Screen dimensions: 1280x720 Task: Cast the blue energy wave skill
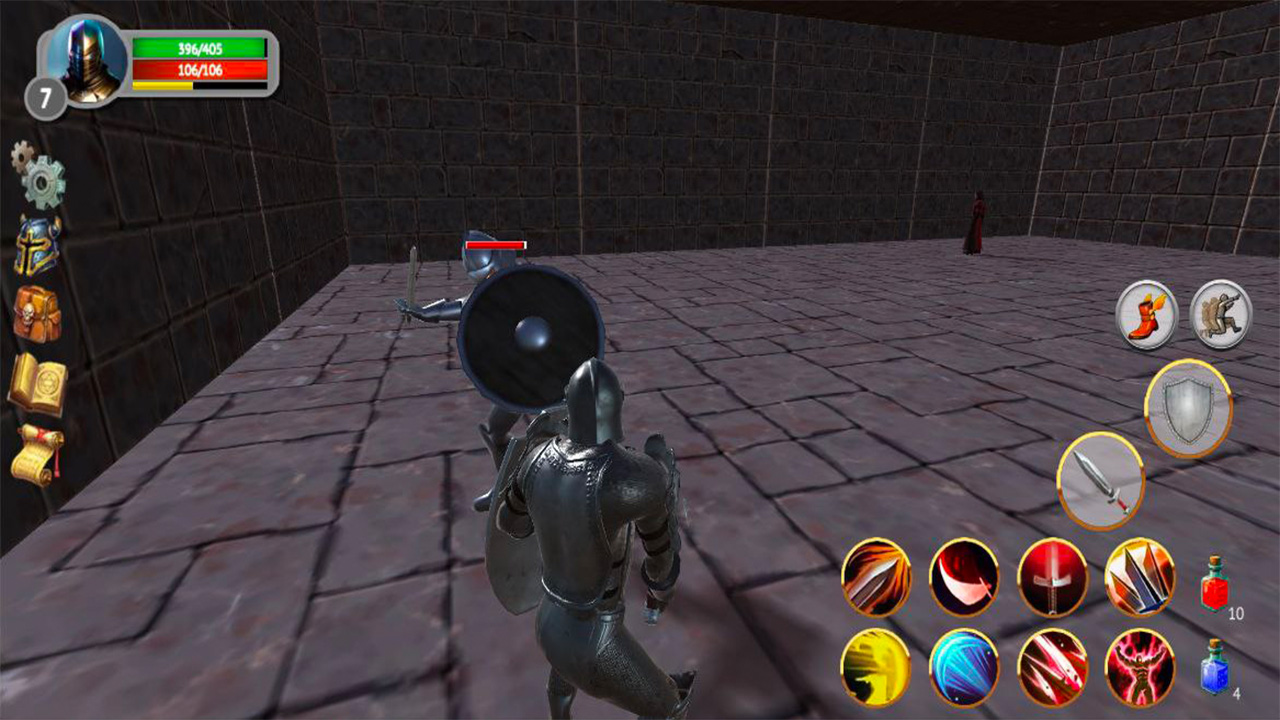click(966, 665)
